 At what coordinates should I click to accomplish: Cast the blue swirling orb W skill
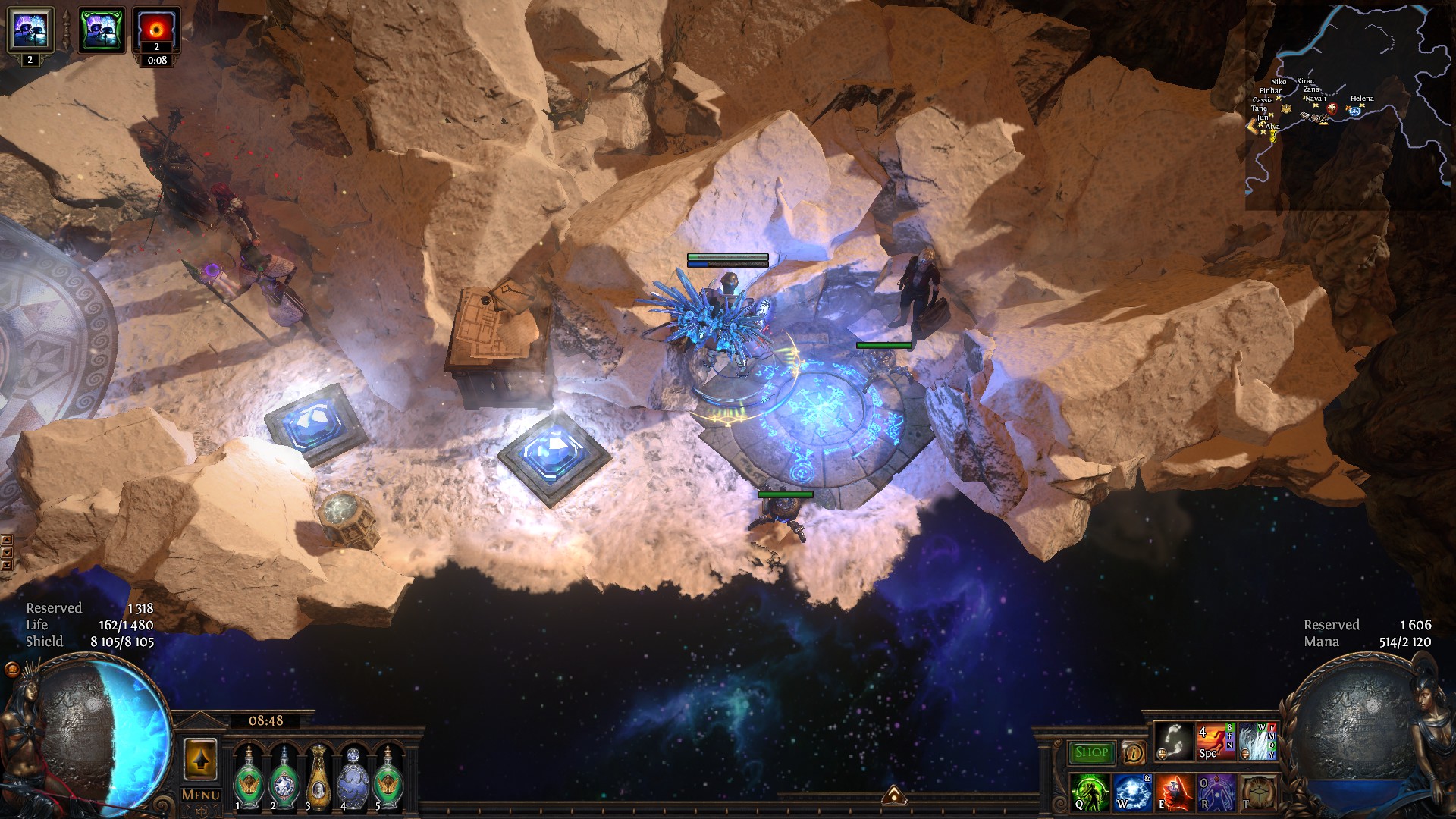coord(1131,792)
